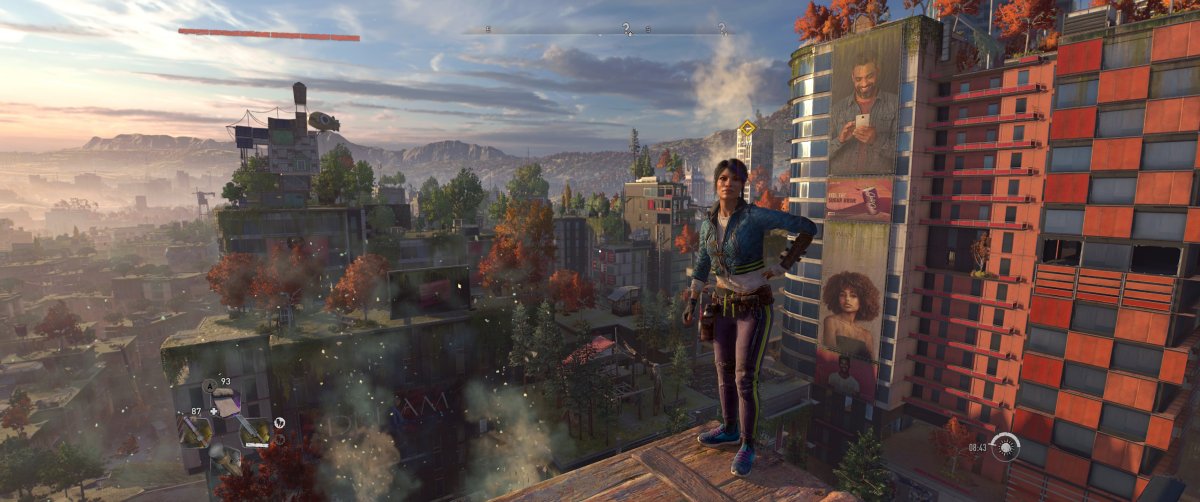Image resolution: width=1200 pixels, height=502 pixels.
Task: Activate the bright round icon beside the weapon wheel
Action: coord(279,422)
